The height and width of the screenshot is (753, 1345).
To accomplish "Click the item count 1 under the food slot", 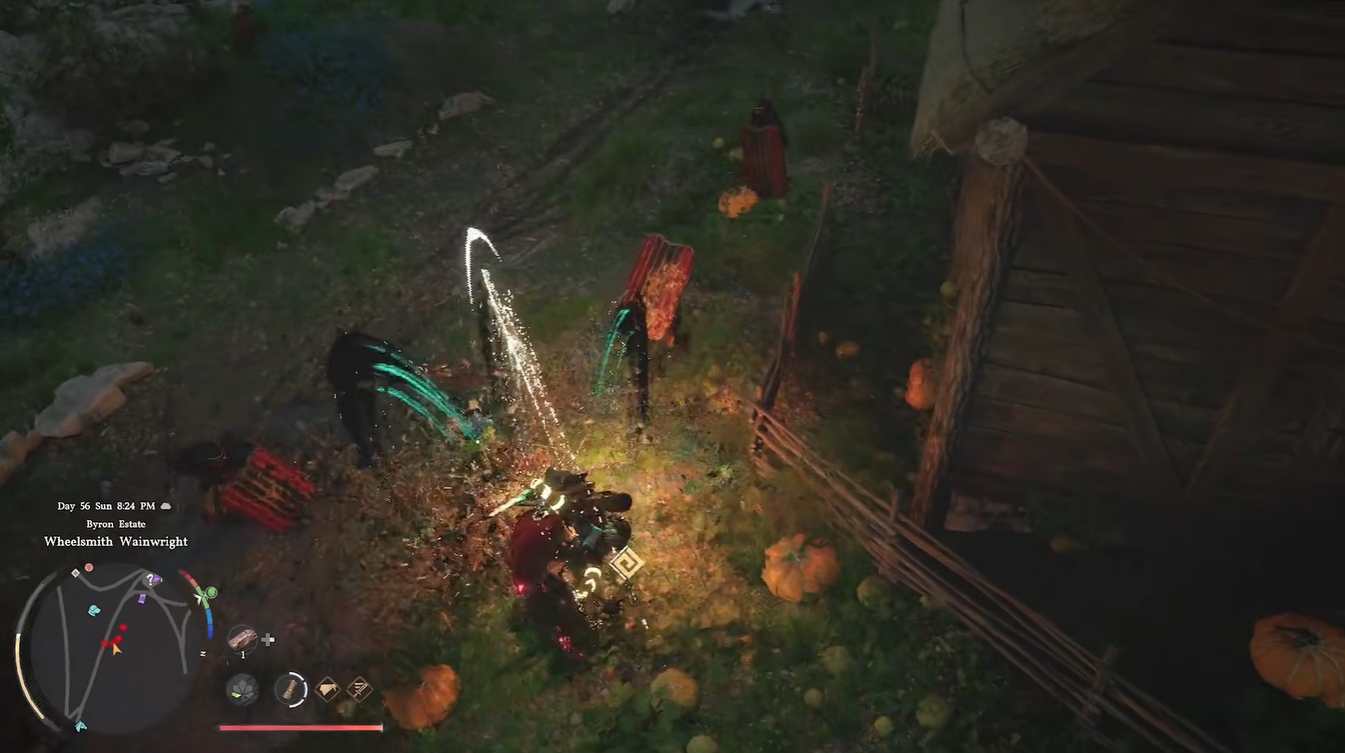I will click(243, 655).
